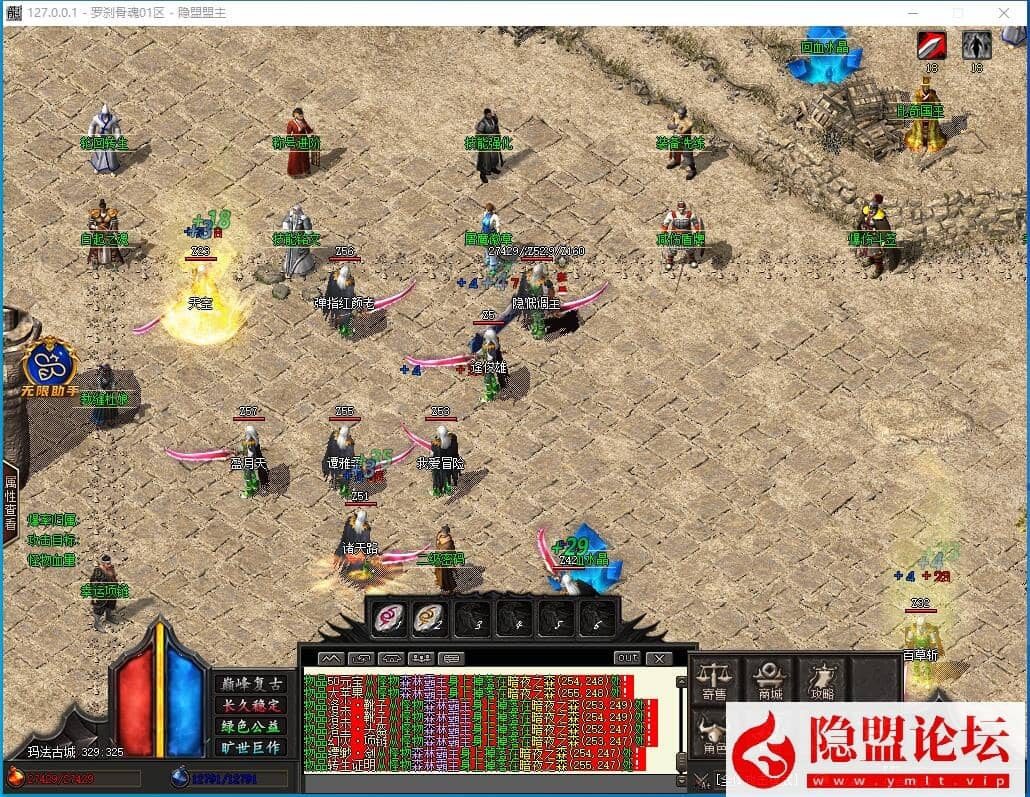Screen dimensions: 1030x797
Task: Toggle the 爆率归属 option
Action: pyautogui.click(x=52, y=520)
